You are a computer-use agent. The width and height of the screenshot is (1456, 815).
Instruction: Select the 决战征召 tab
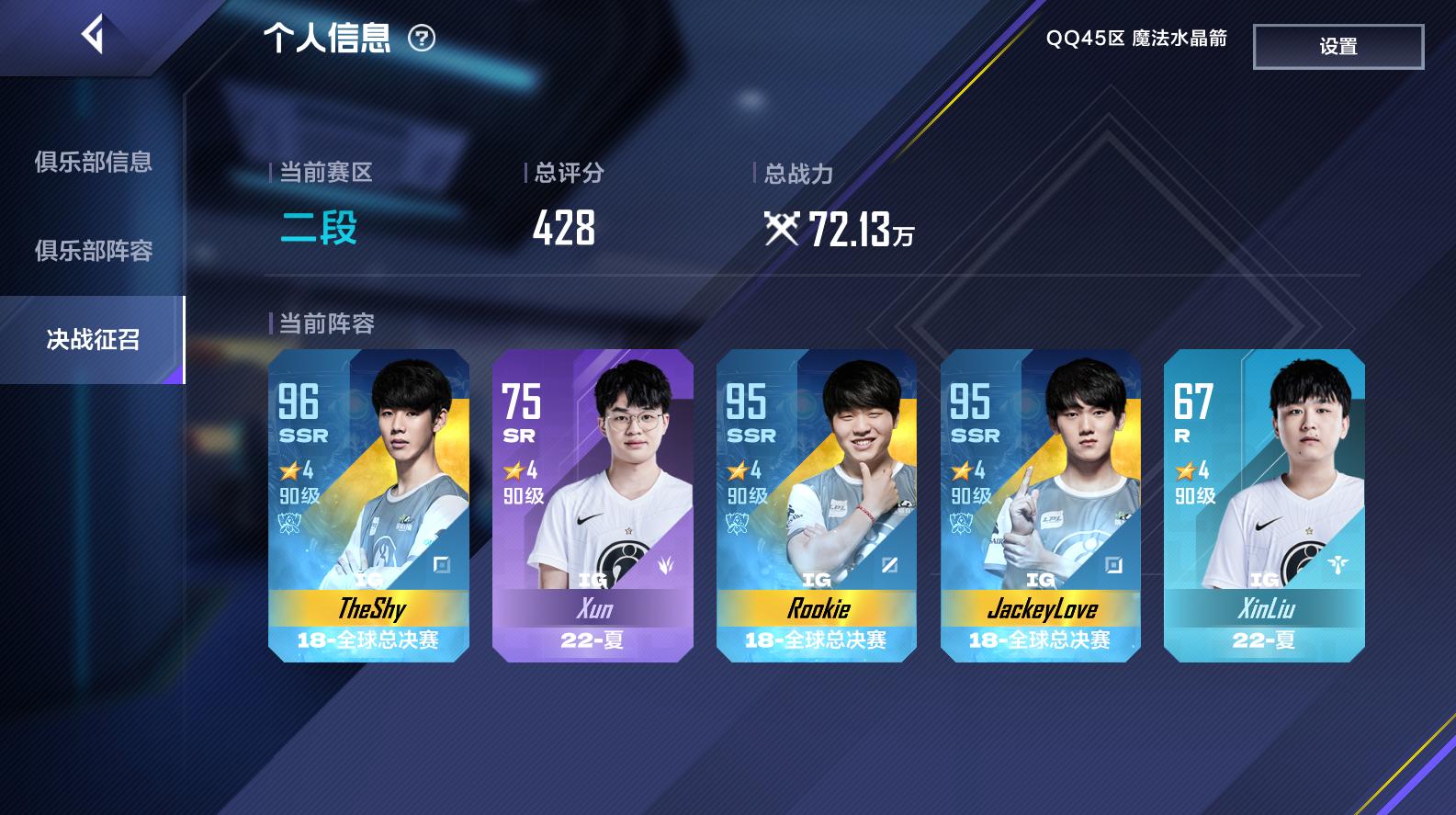click(x=93, y=340)
